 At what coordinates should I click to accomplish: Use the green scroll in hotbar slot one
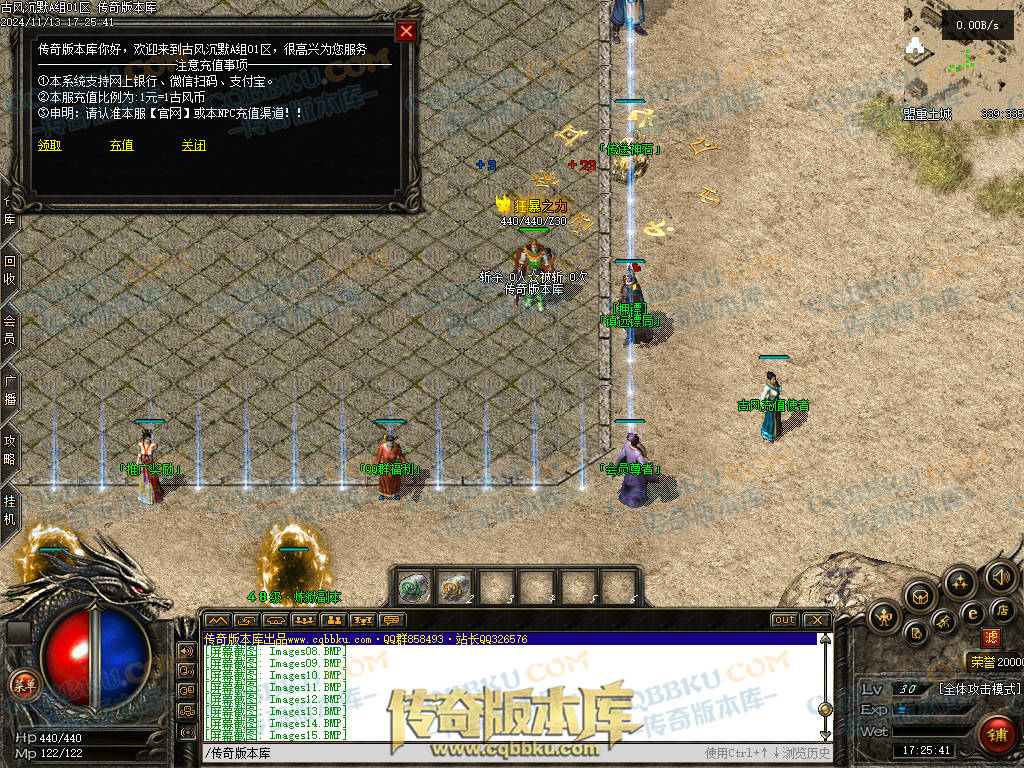(413, 586)
